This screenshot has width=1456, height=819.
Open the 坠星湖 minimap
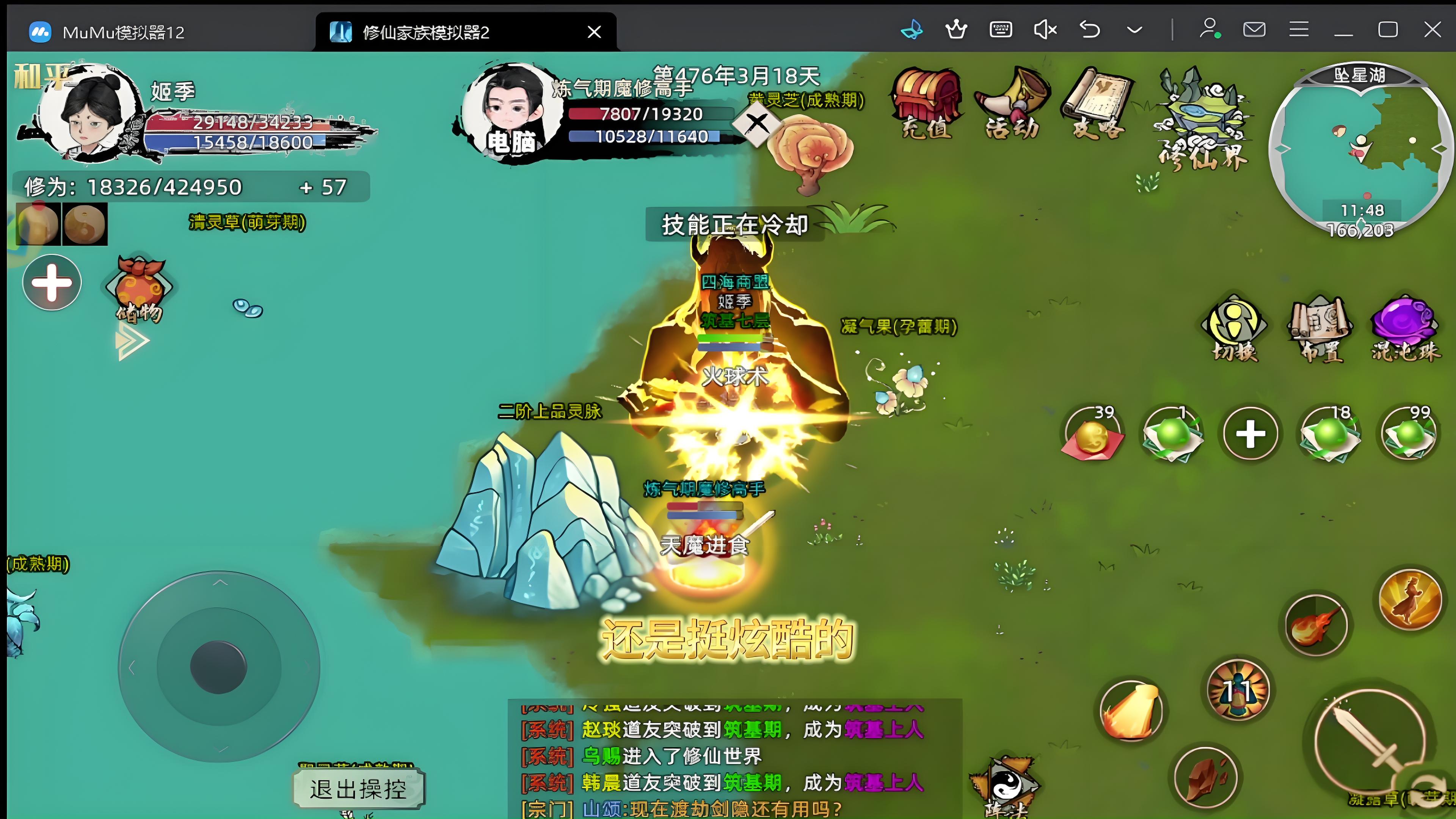(1360, 150)
